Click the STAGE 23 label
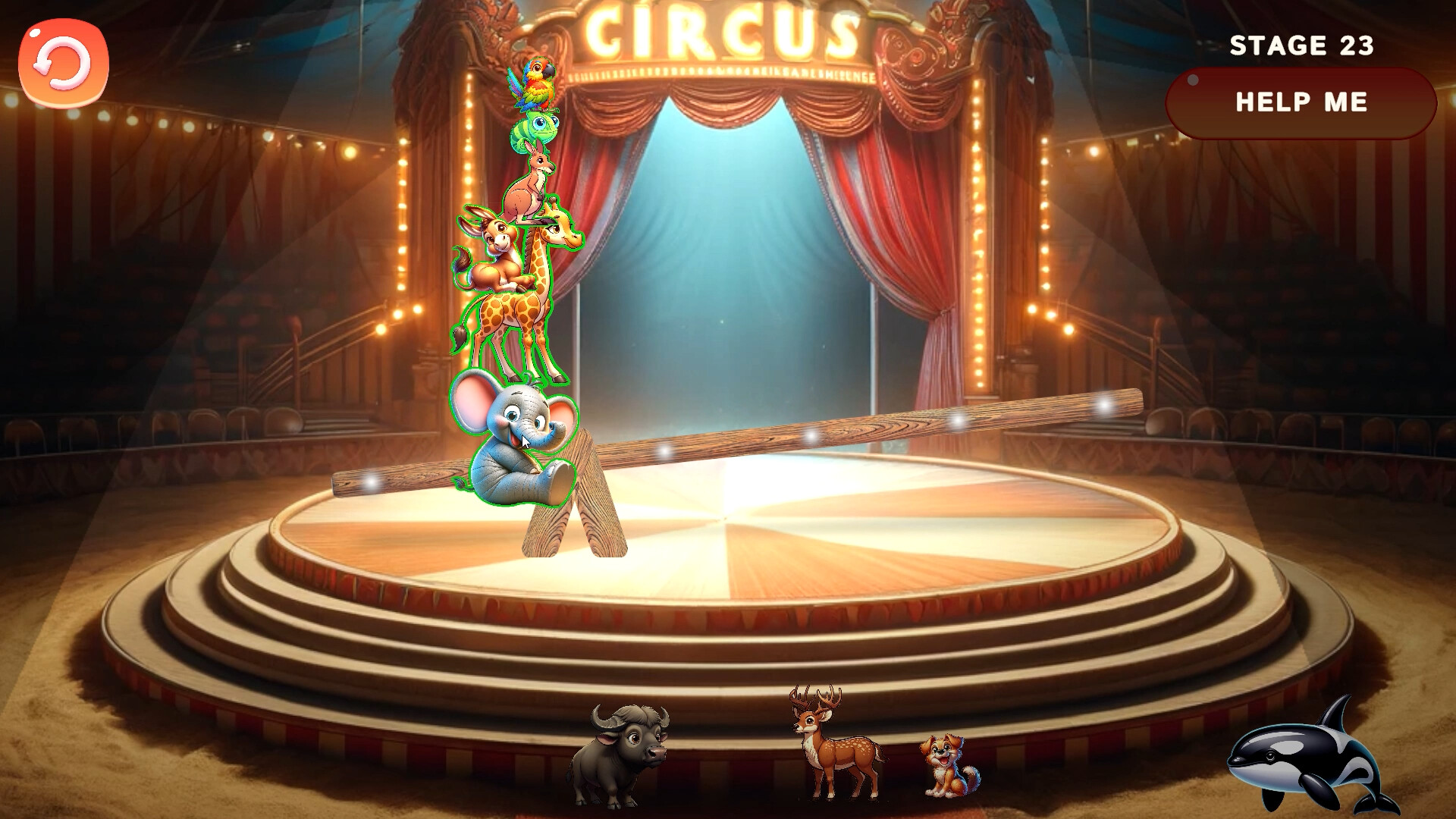This screenshot has width=1456, height=819. click(1302, 45)
